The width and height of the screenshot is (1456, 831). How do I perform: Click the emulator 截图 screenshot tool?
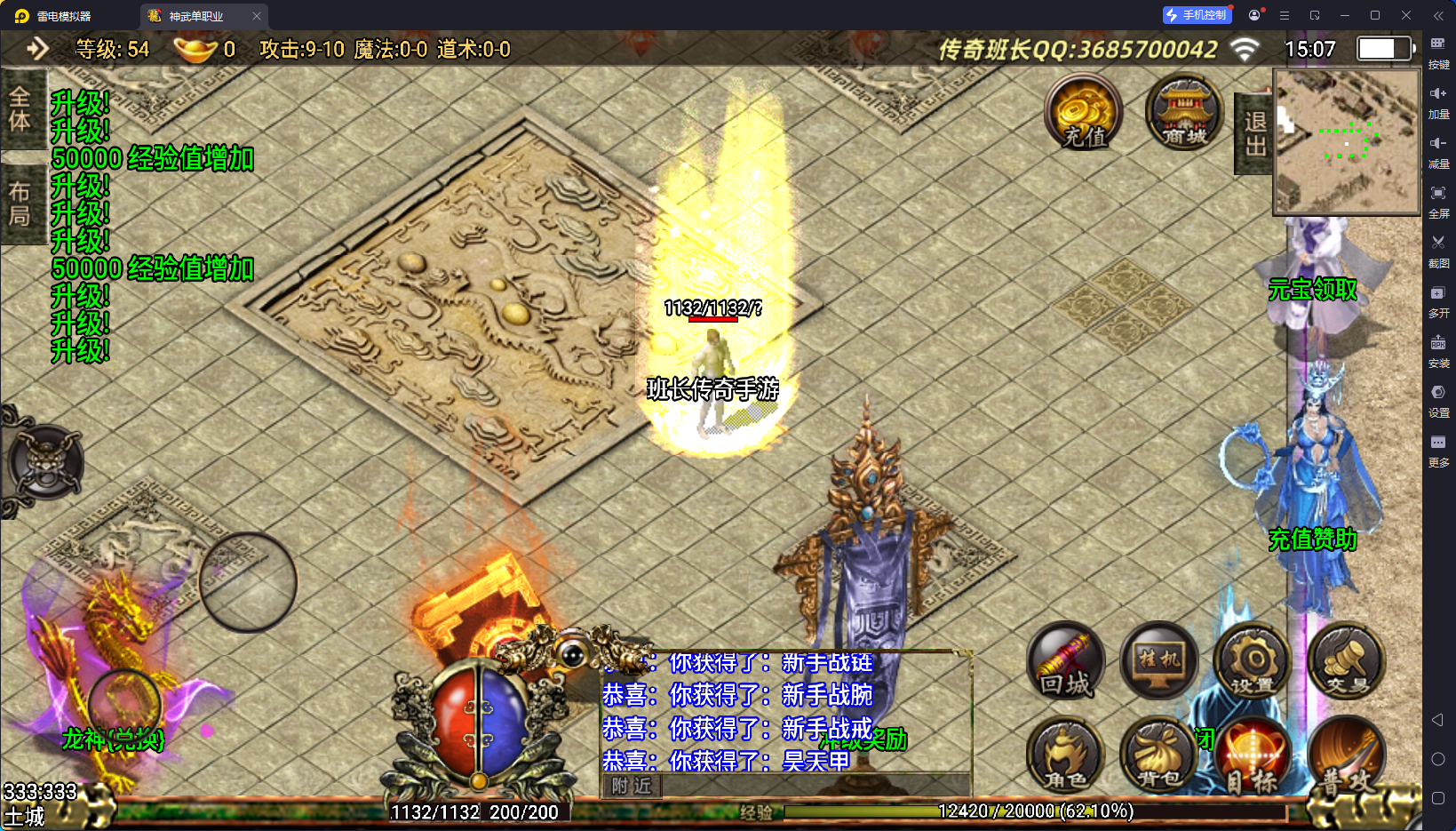click(x=1438, y=250)
